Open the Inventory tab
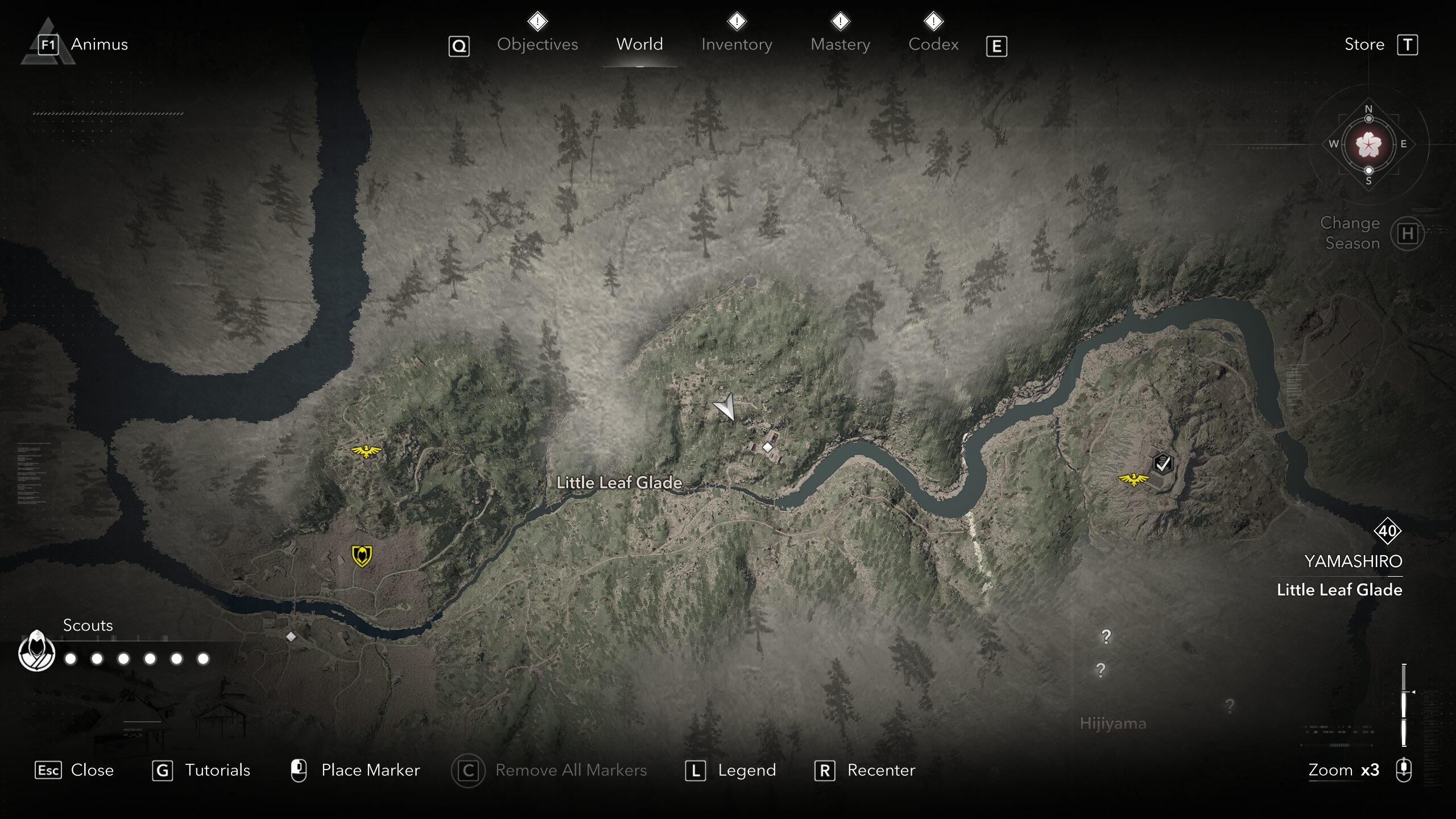Image resolution: width=1456 pixels, height=819 pixels. click(x=737, y=44)
